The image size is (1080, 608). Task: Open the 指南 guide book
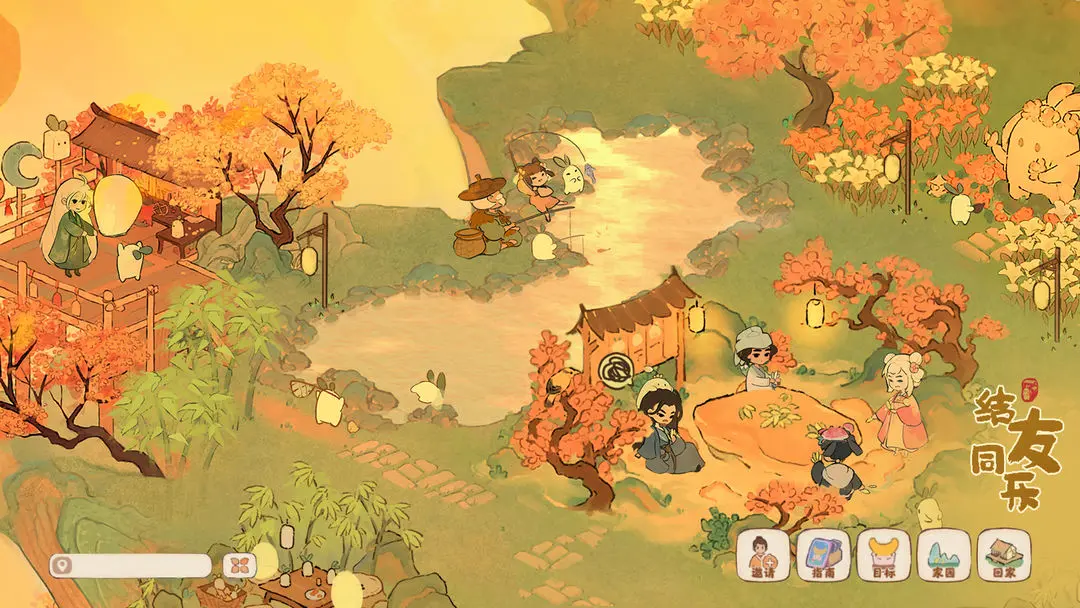[823, 555]
